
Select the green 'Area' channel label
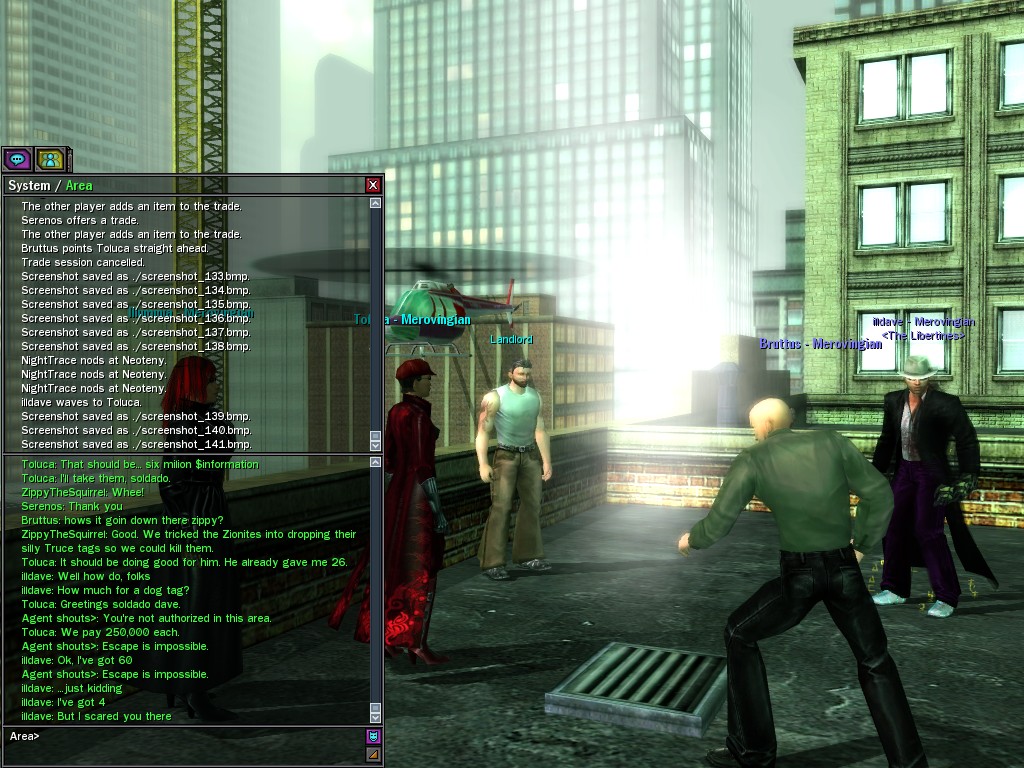pyautogui.click(x=79, y=186)
